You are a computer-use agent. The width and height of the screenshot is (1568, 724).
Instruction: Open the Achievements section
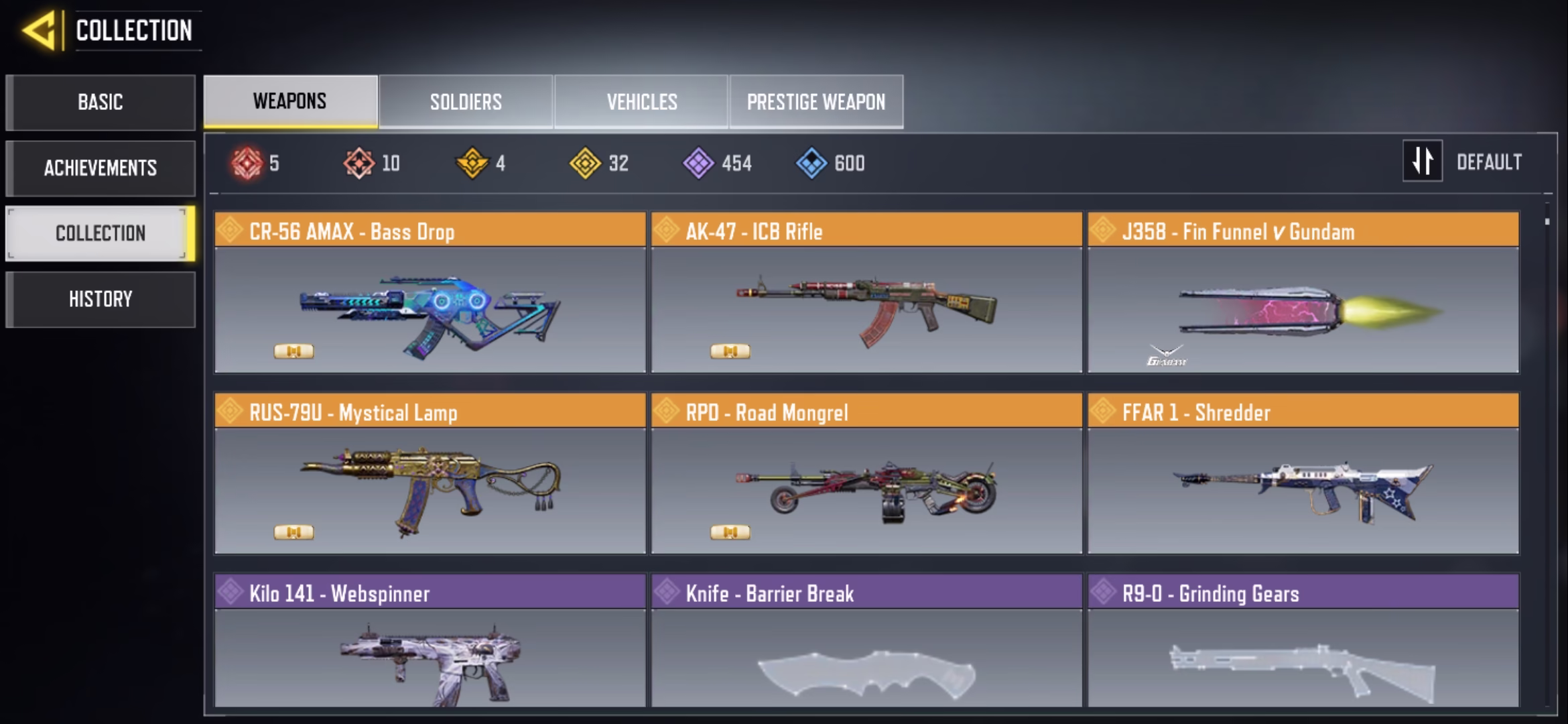point(101,168)
